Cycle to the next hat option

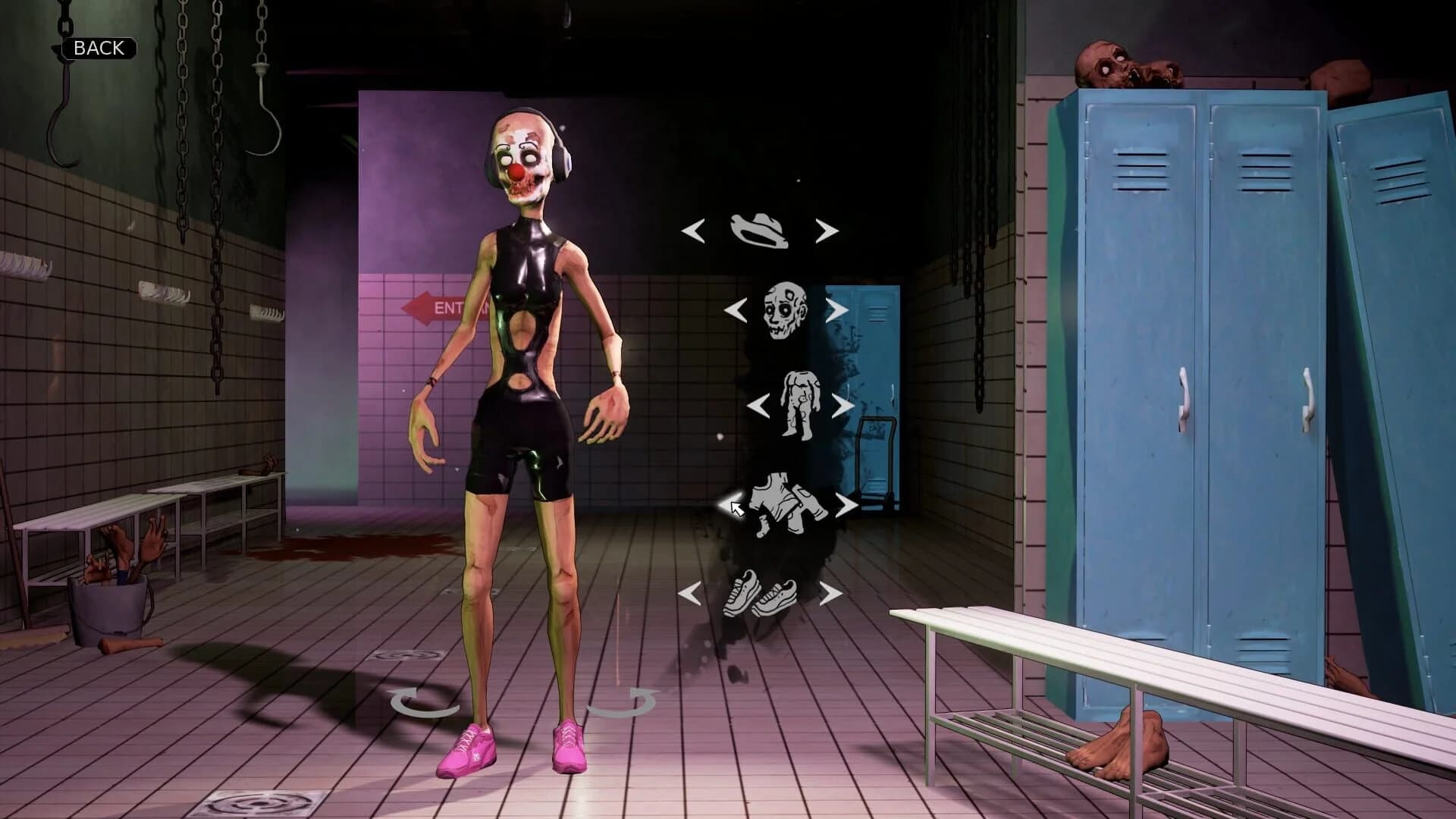(x=827, y=230)
